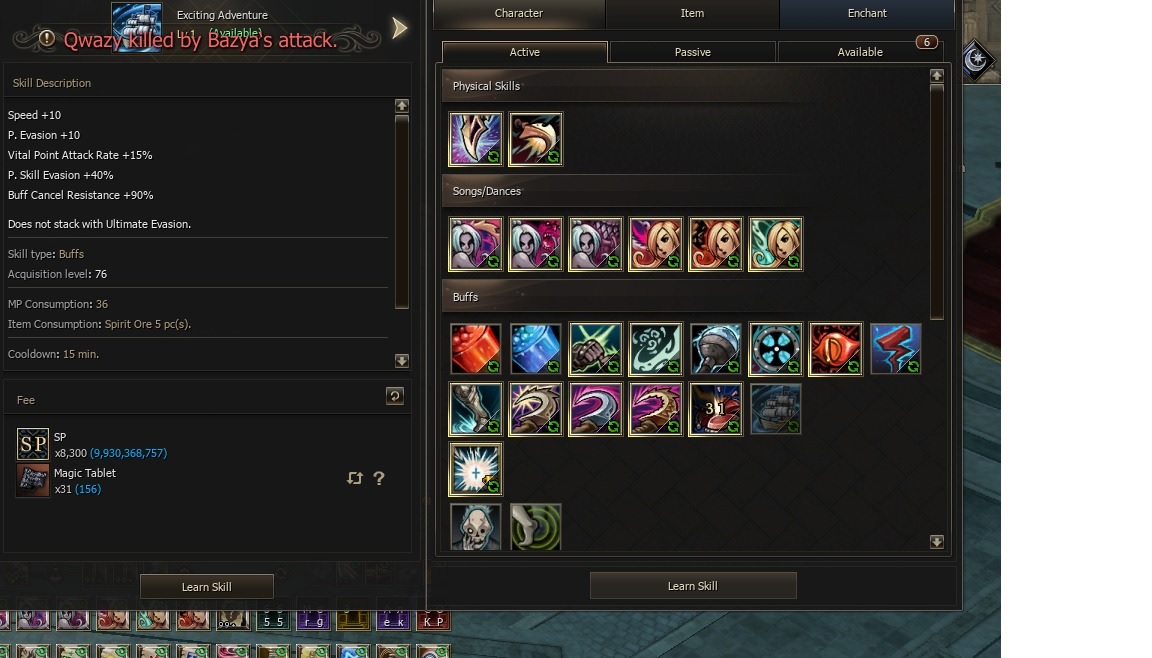Click Learn Skill below the Fee panel
This screenshot has width=1152, height=658.
206,587
